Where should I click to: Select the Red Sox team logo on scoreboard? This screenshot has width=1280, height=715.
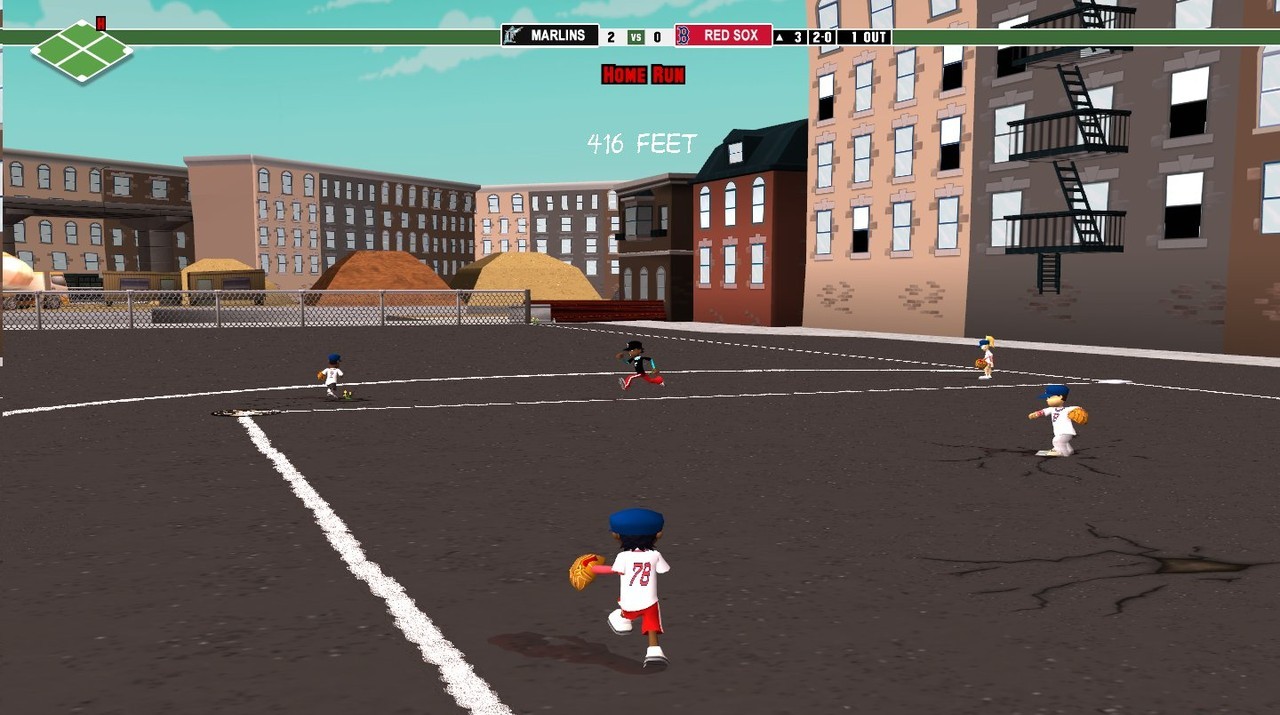click(684, 36)
